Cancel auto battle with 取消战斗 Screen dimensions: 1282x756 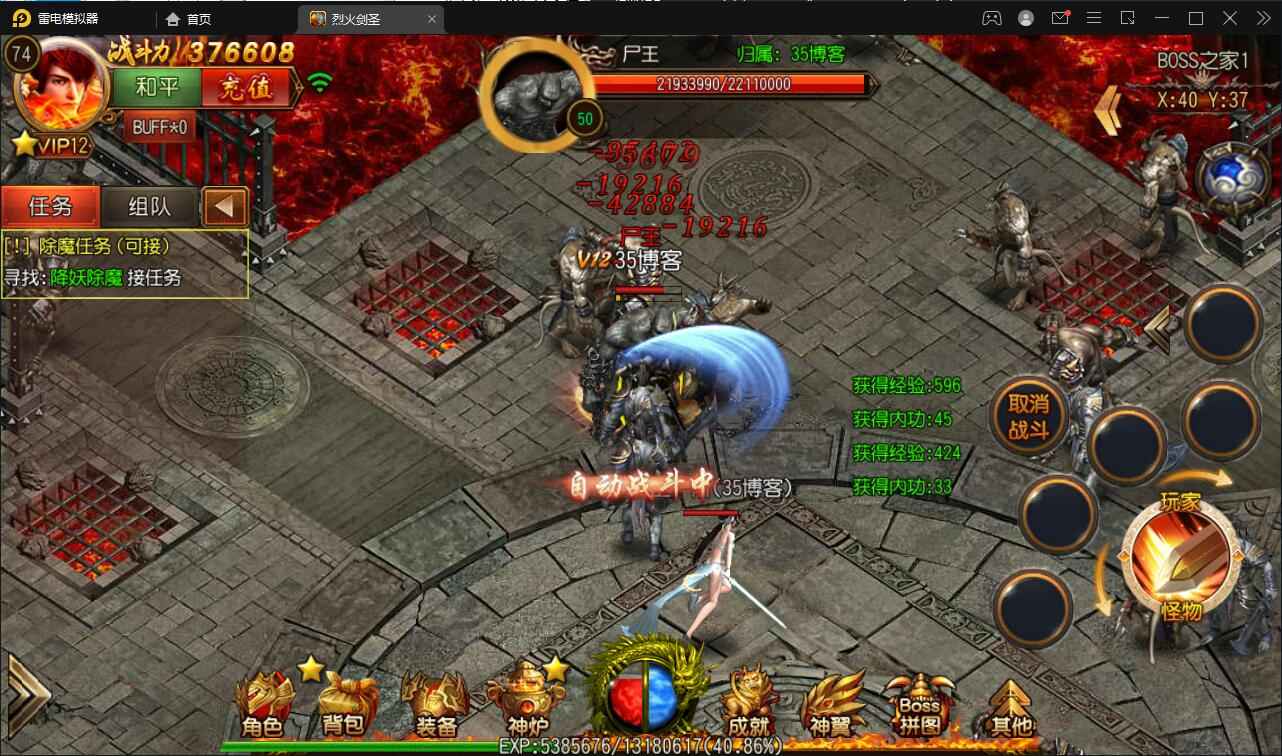point(1027,416)
